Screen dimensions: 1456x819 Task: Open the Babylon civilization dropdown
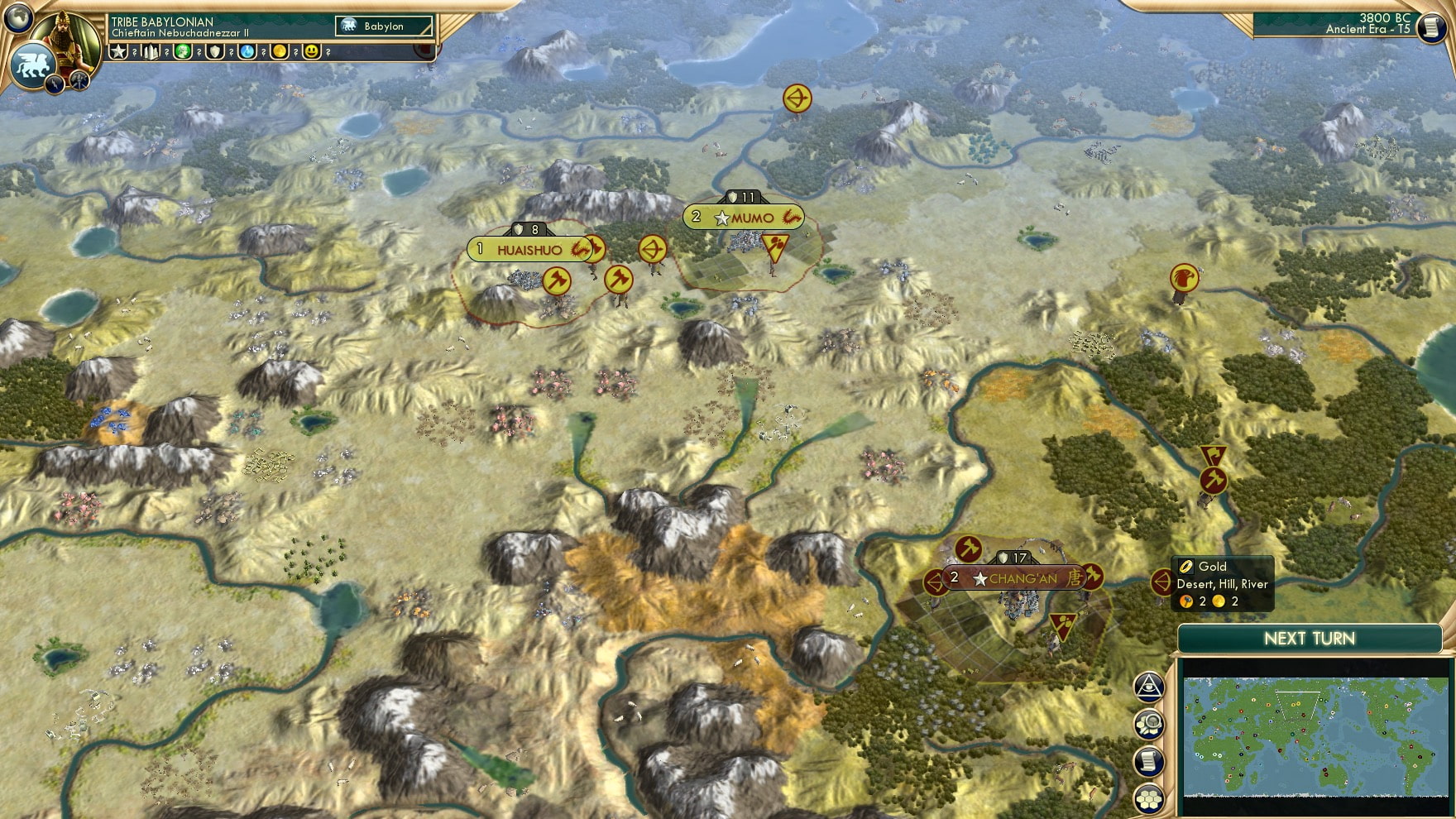click(382, 26)
